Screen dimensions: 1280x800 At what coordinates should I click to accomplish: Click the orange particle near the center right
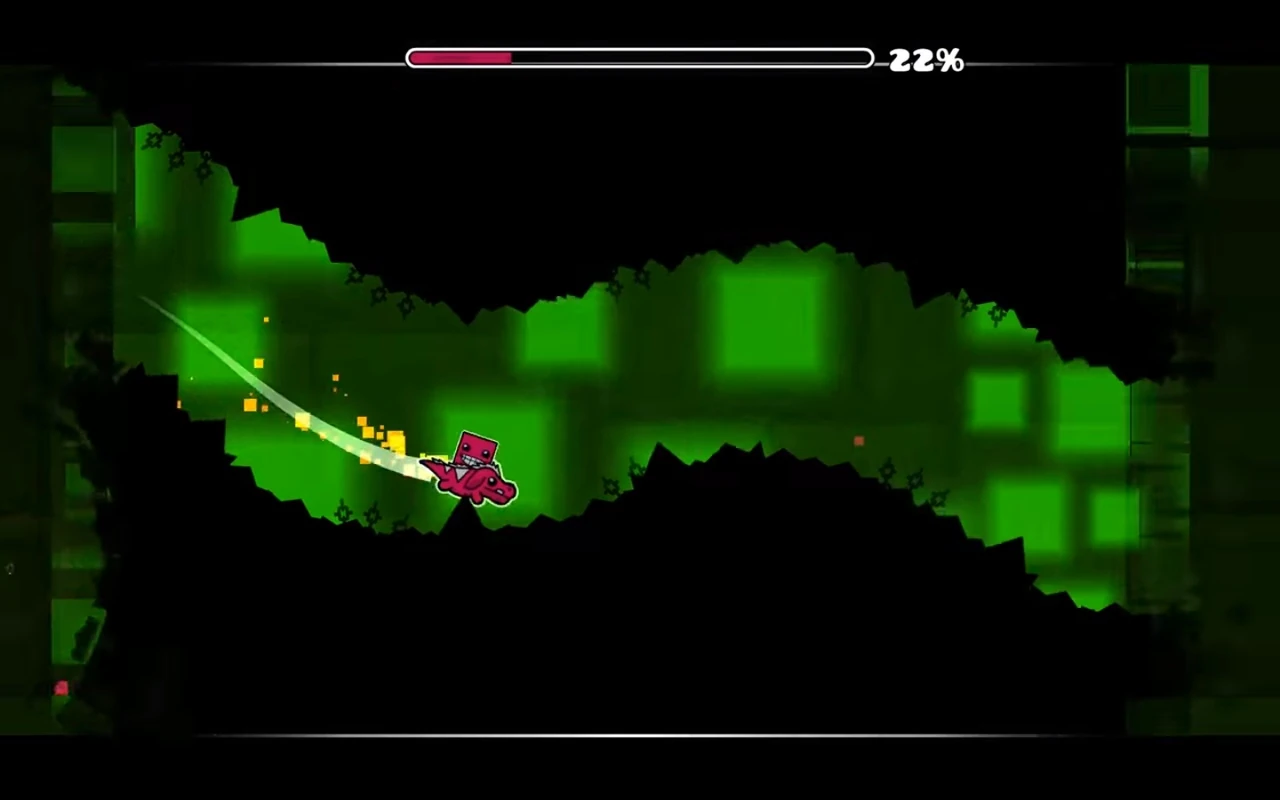(x=858, y=440)
